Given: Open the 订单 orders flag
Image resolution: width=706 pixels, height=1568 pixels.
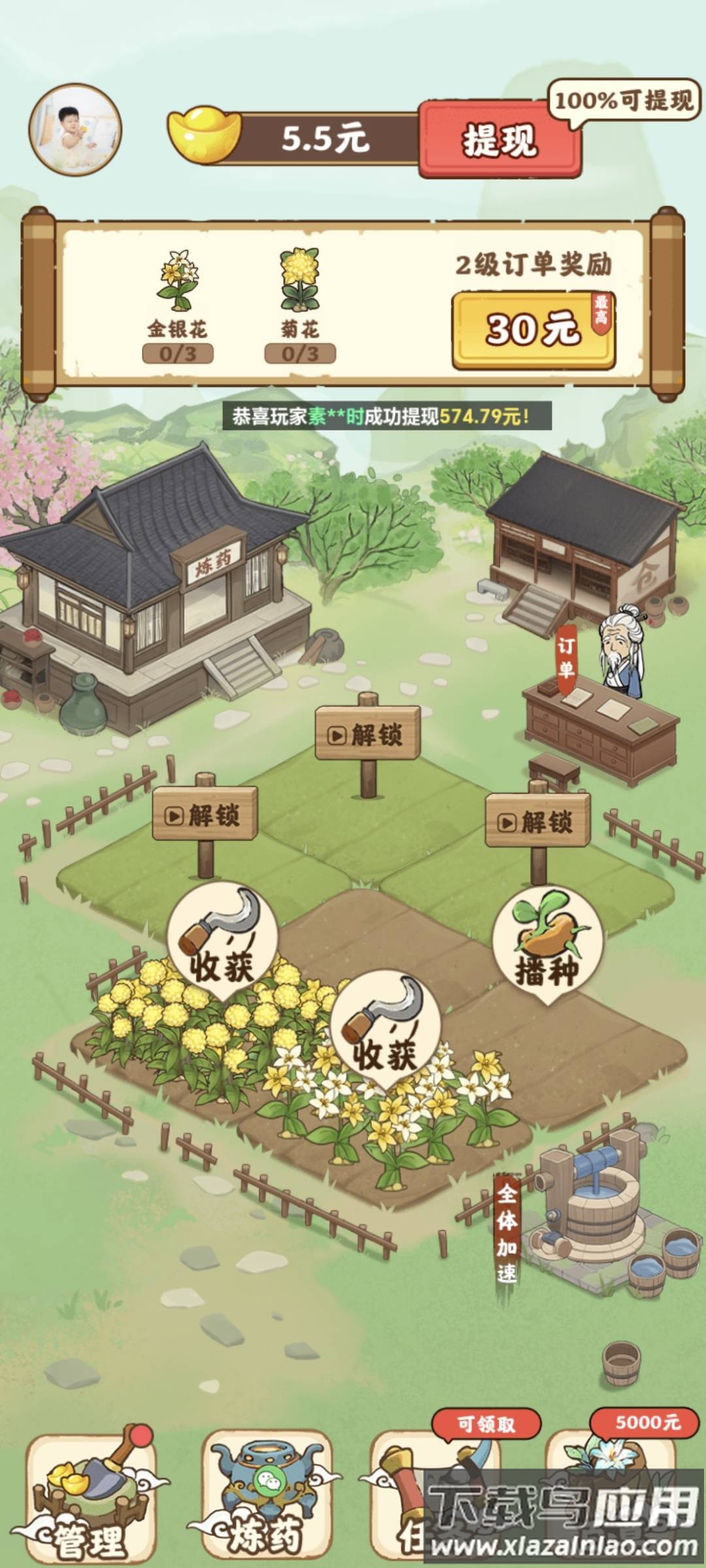Looking at the screenshot, I should [x=565, y=658].
